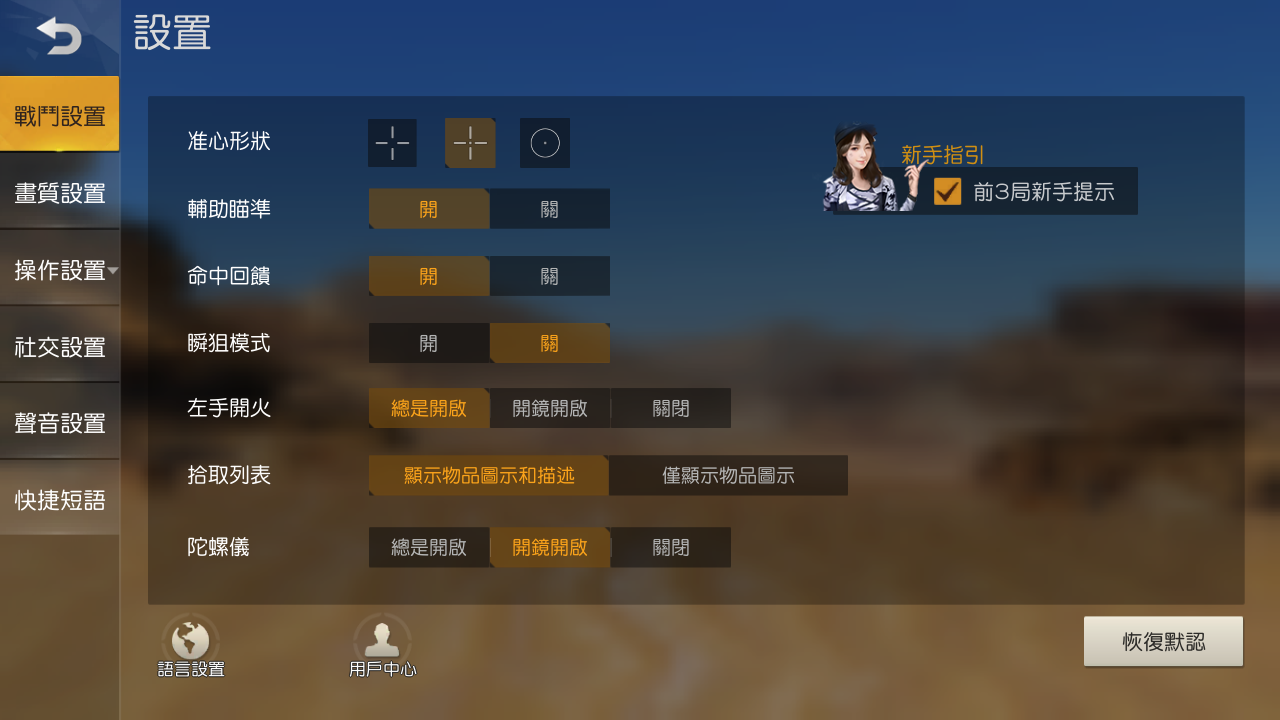
Task: Click the 恢復默認 restore defaults button
Action: tap(1163, 641)
